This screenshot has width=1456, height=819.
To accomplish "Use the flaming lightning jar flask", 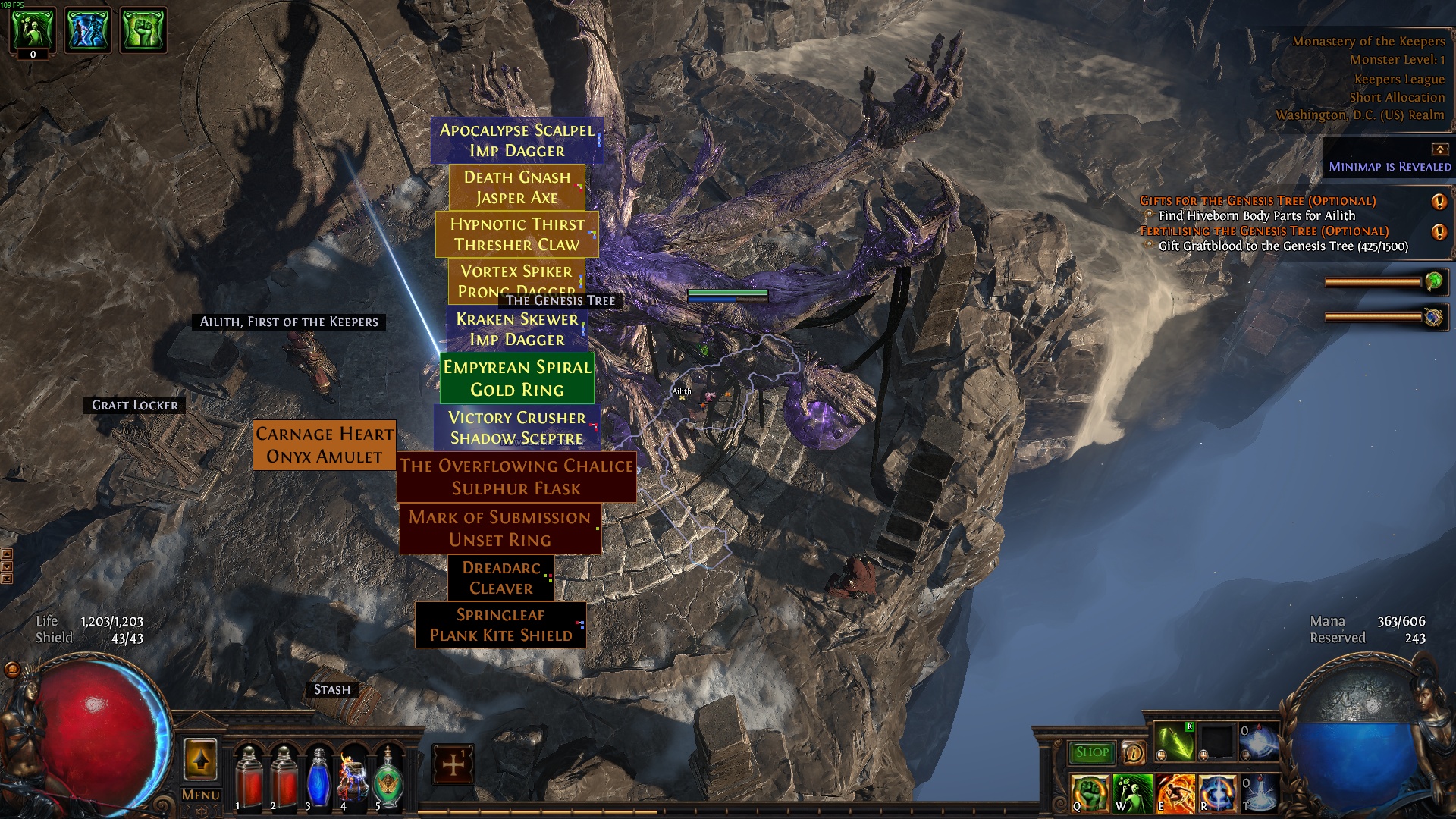I will (x=353, y=778).
